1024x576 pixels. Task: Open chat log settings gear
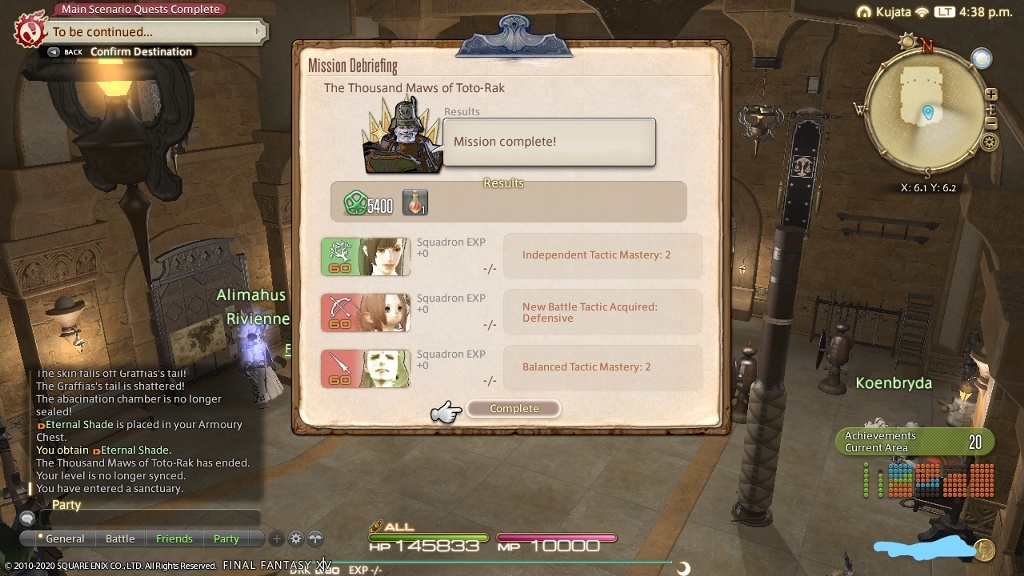pyautogui.click(x=296, y=539)
